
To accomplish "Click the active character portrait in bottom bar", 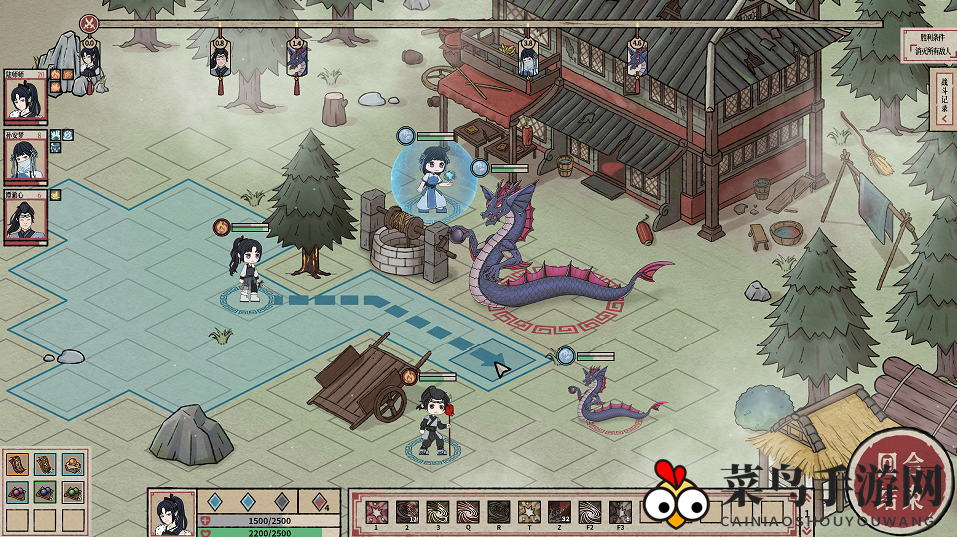I will [172, 514].
